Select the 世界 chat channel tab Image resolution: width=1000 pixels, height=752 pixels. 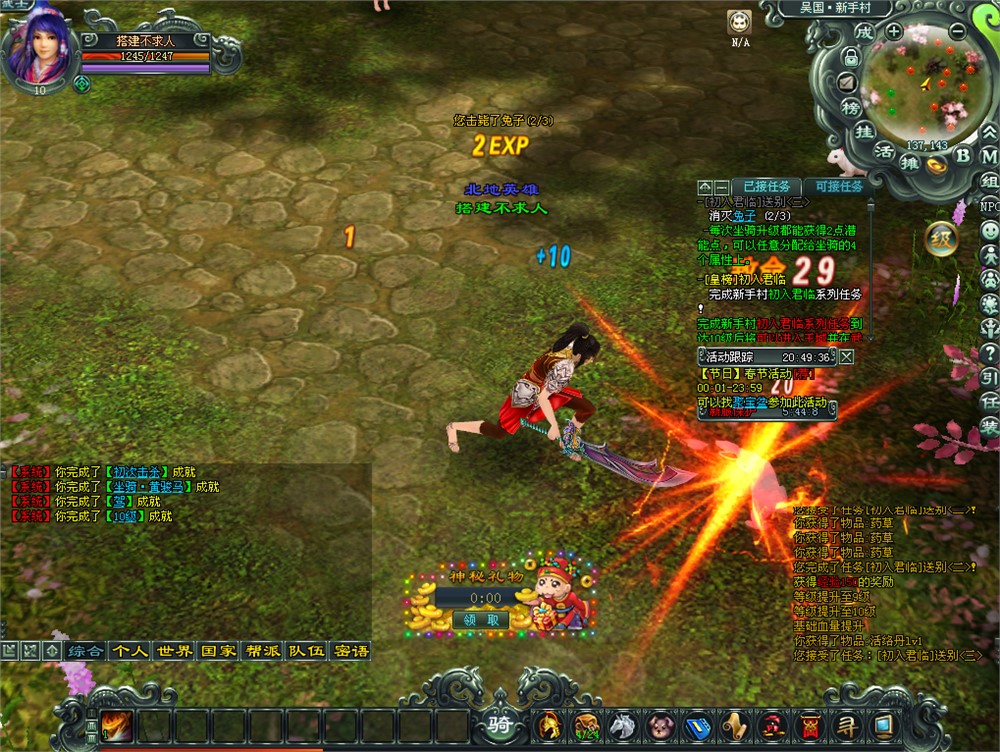tap(175, 650)
